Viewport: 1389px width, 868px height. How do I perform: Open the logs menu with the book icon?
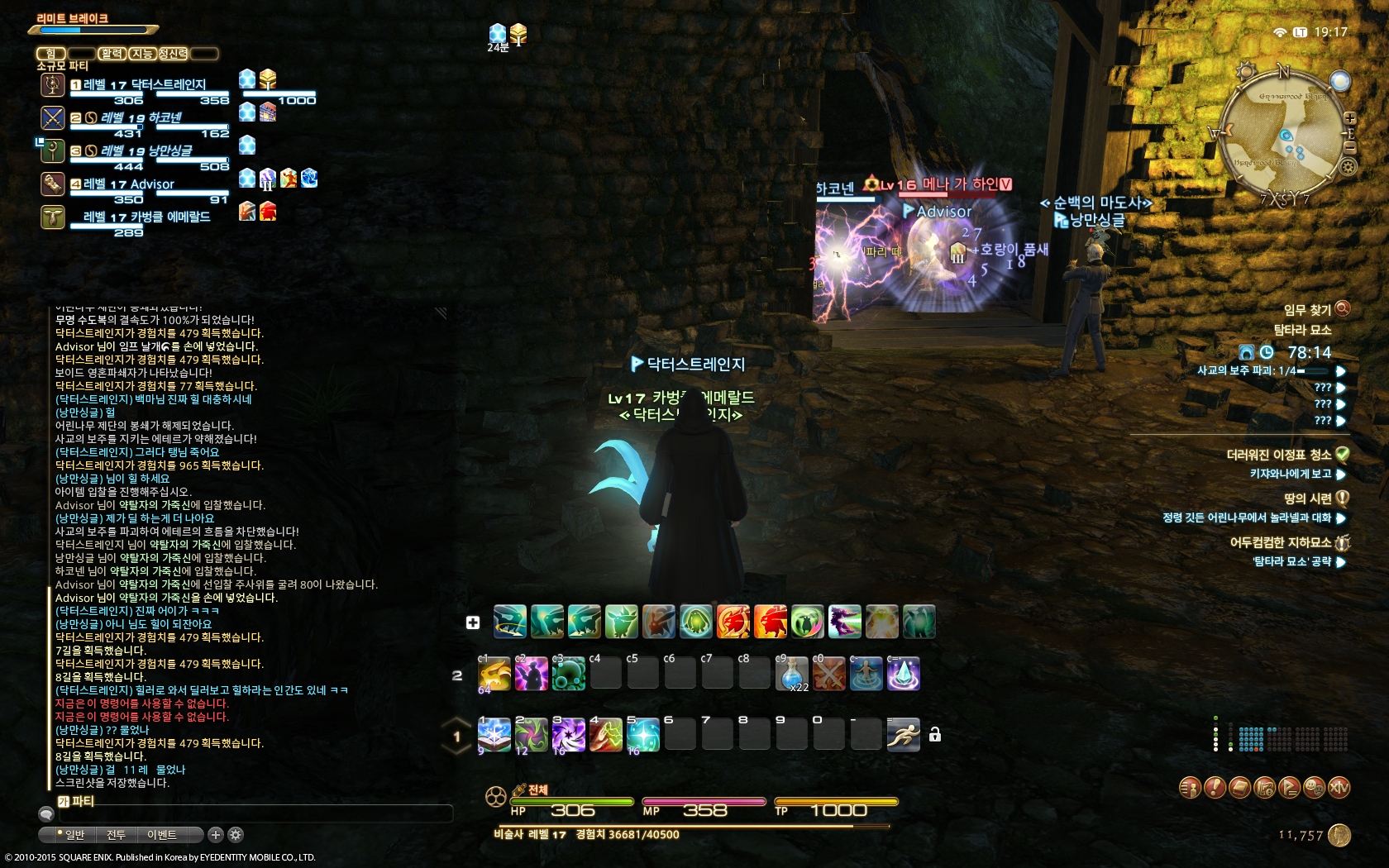pos(1239,788)
